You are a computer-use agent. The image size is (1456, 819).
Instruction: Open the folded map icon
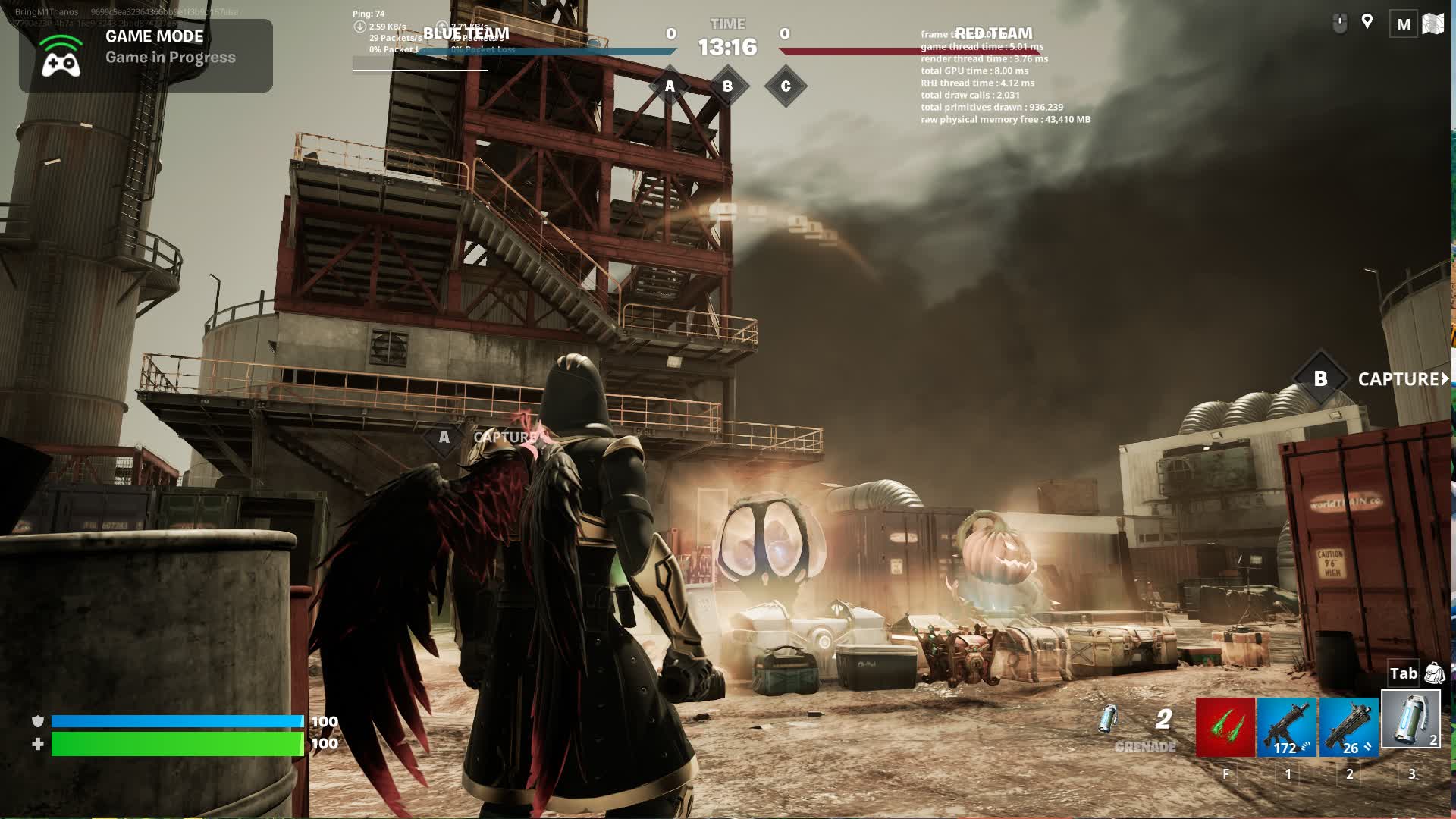(x=1432, y=24)
